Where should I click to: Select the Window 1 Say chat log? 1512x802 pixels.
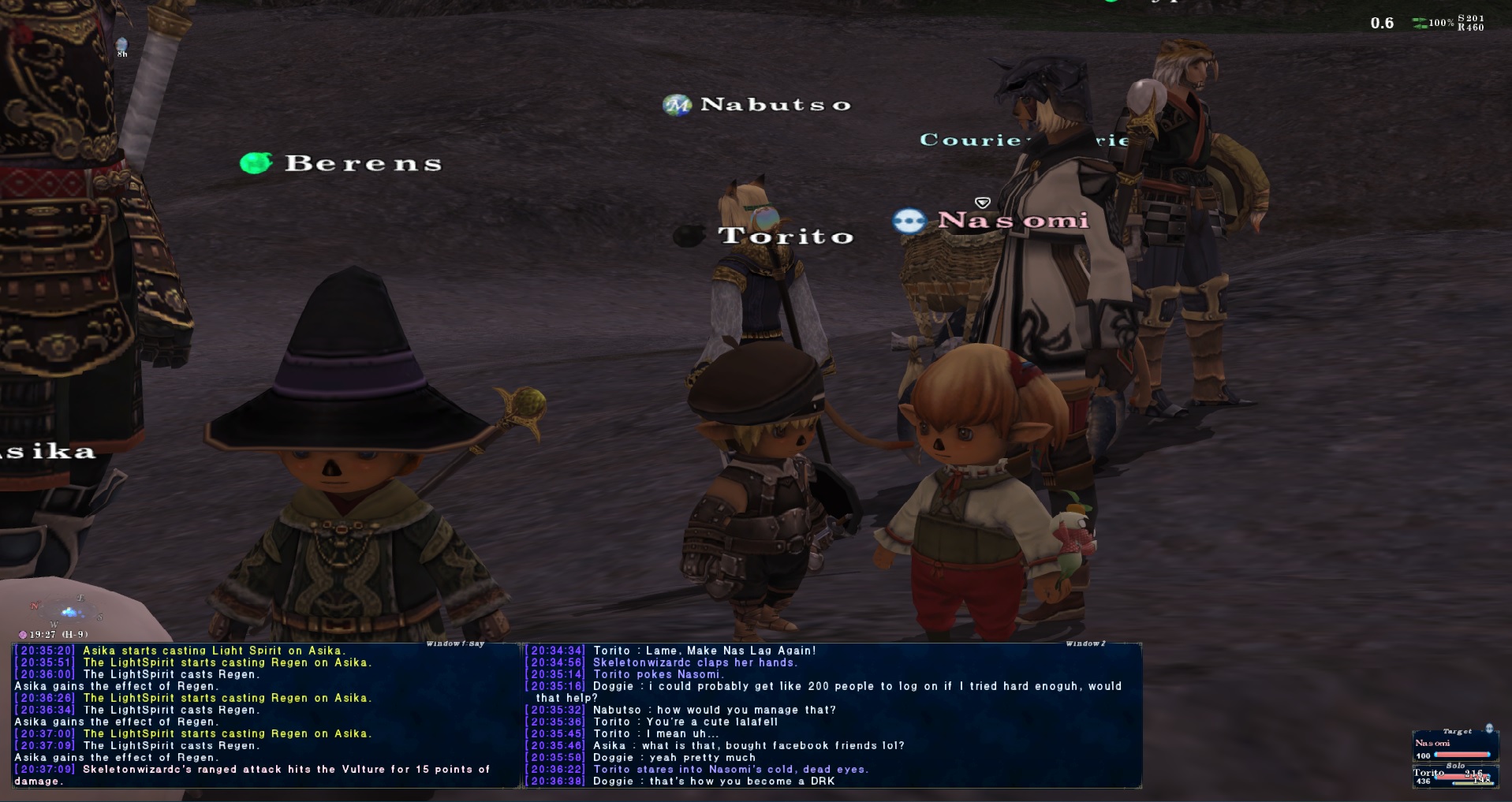tap(266, 715)
